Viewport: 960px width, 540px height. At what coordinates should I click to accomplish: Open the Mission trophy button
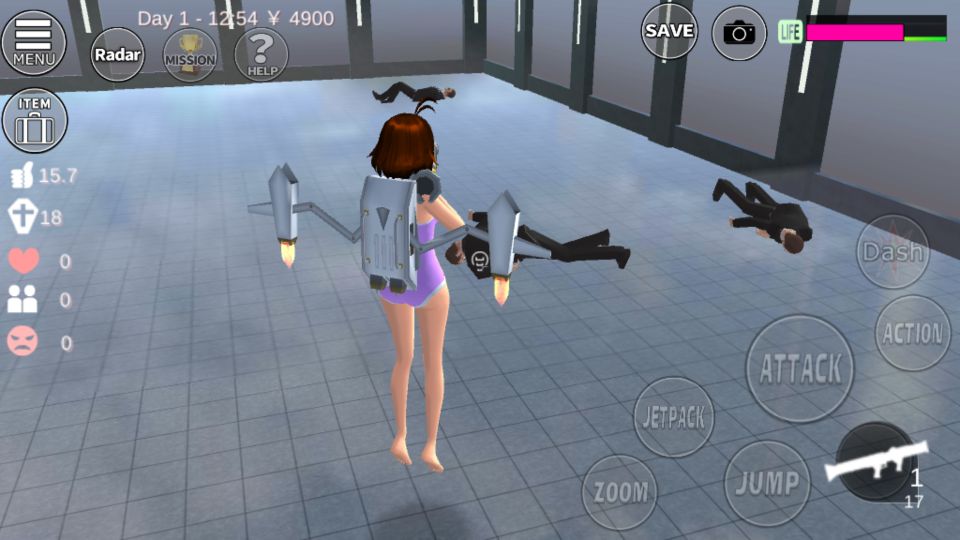[190, 55]
